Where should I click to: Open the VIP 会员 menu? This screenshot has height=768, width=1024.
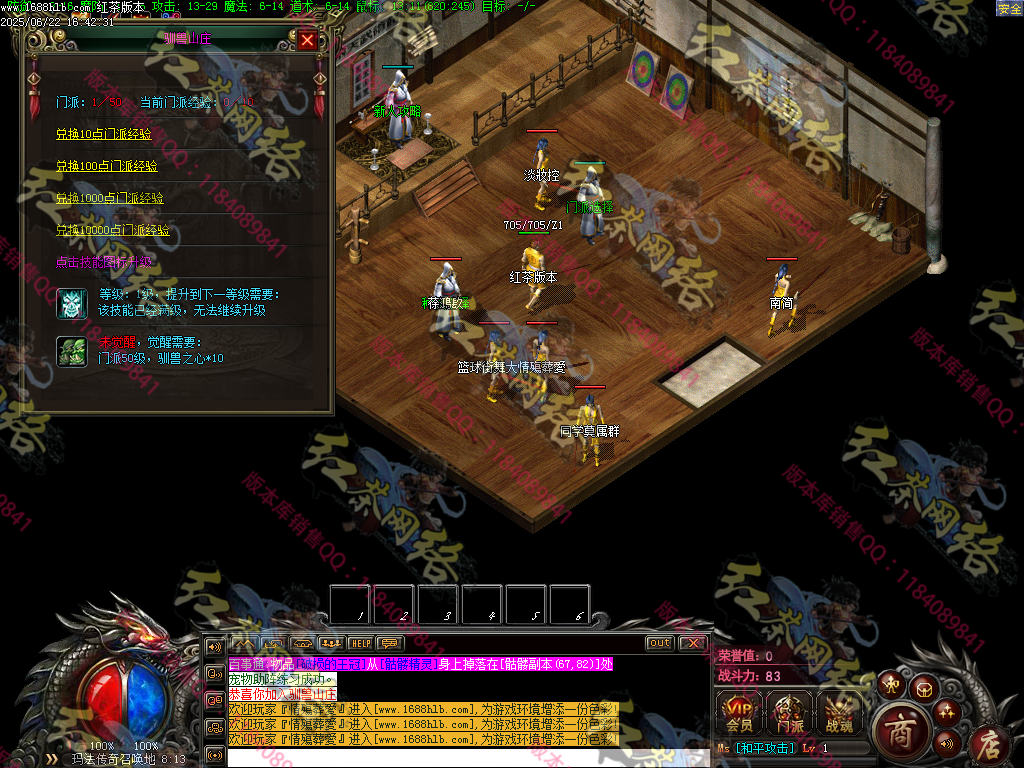tap(739, 712)
